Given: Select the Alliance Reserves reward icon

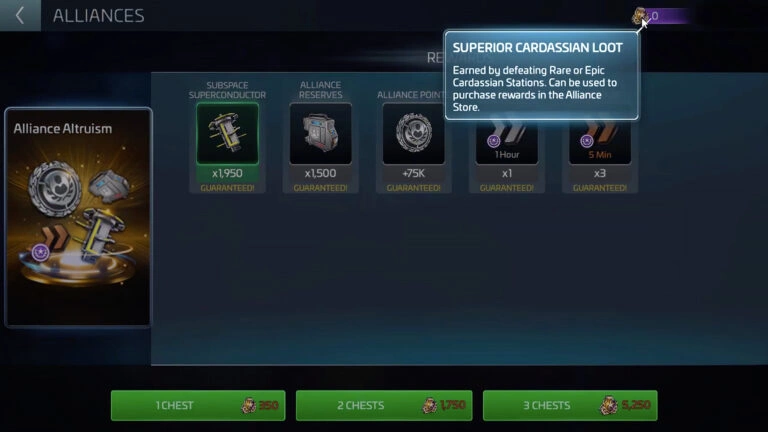Looking at the screenshot, I should click(320, 134).
